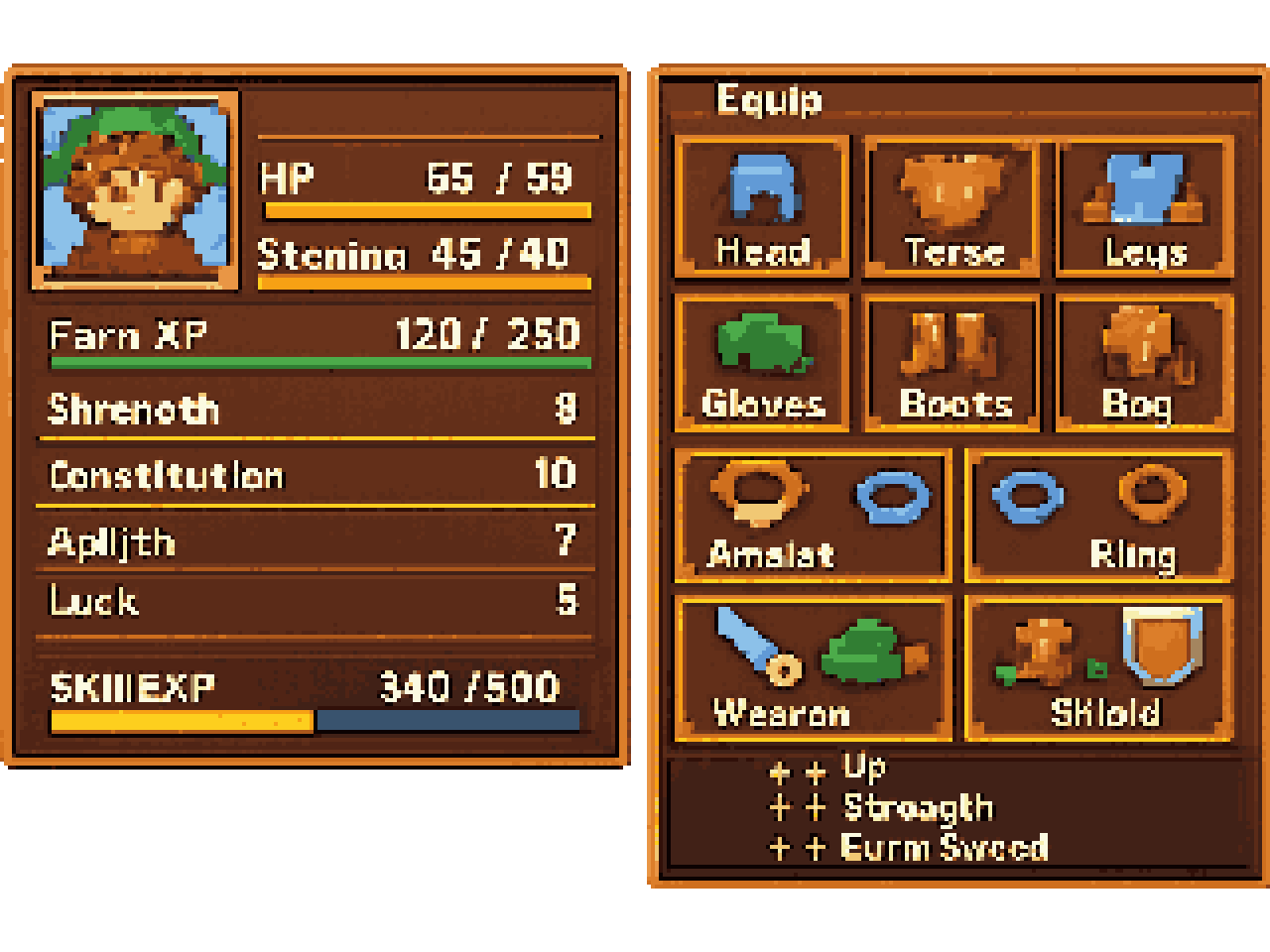Choose the Rling ring slot

pyautogui.click(x=1099, y=515)
